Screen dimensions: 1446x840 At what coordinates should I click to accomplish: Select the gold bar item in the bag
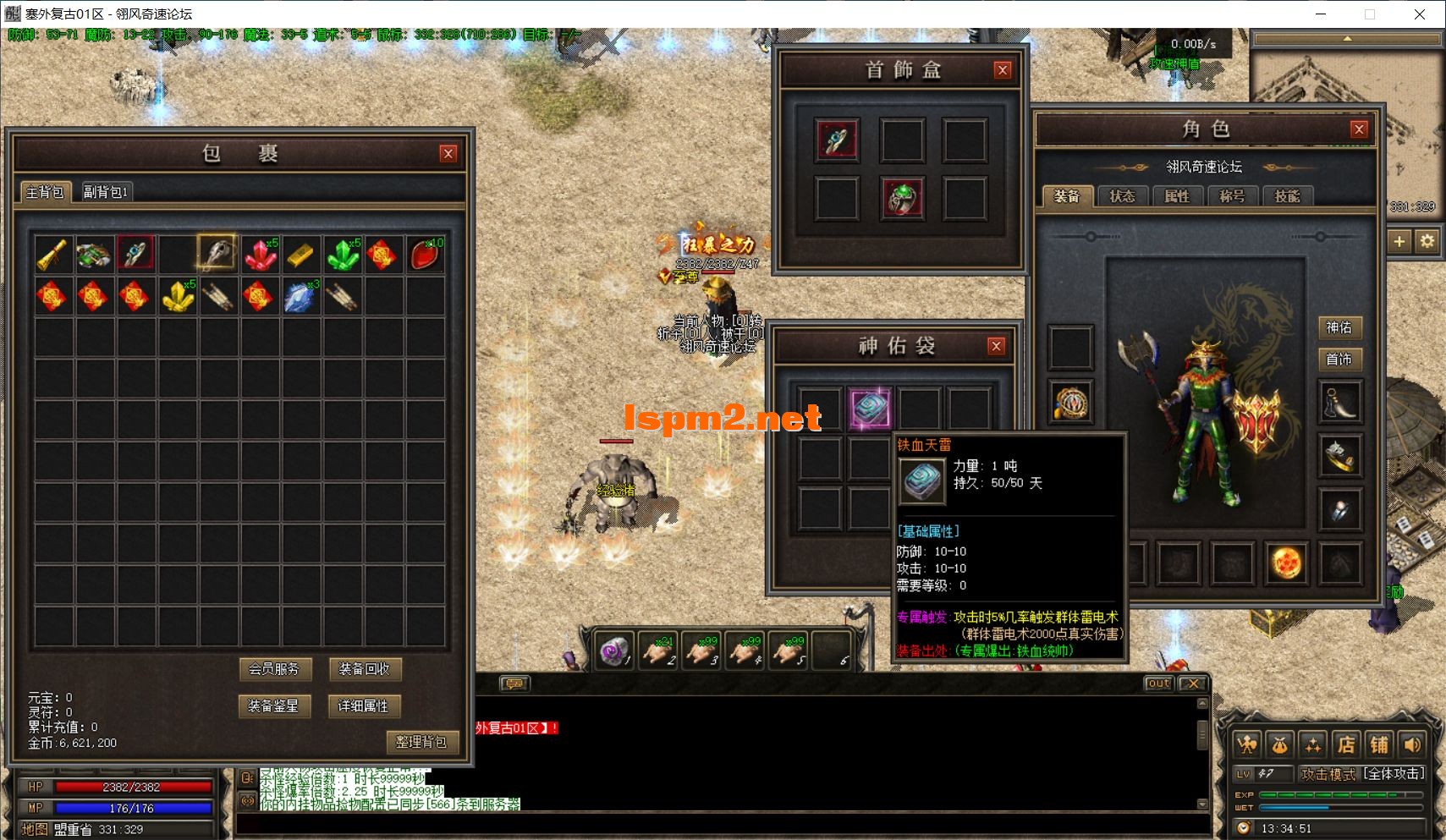[x=300, y=254]
